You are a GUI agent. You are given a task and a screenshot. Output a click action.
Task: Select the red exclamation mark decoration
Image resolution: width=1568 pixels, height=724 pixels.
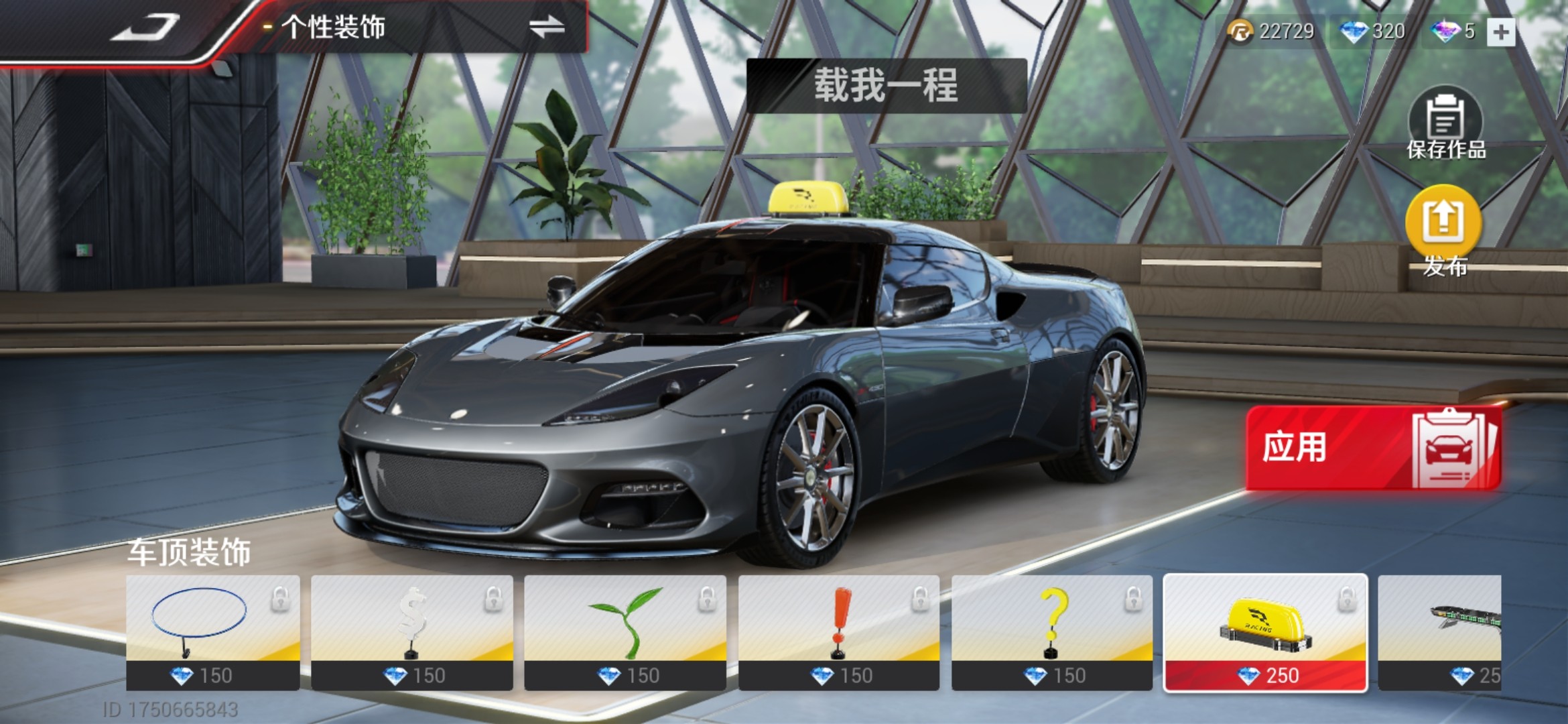pyautogui.click(x=838, y=632)
